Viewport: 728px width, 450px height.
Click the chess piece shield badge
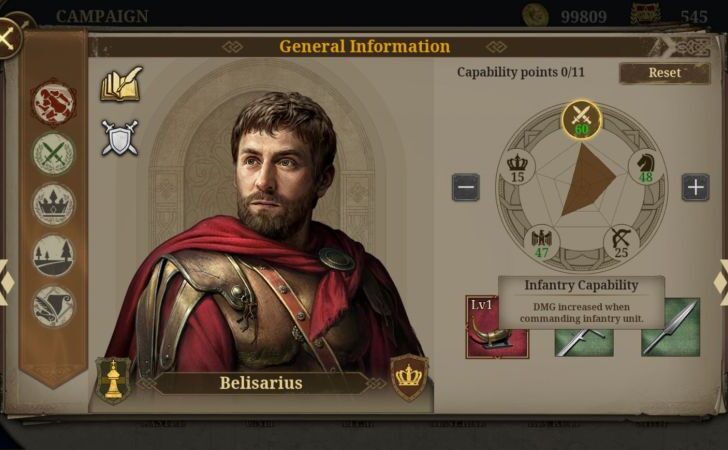coord(113,379)
